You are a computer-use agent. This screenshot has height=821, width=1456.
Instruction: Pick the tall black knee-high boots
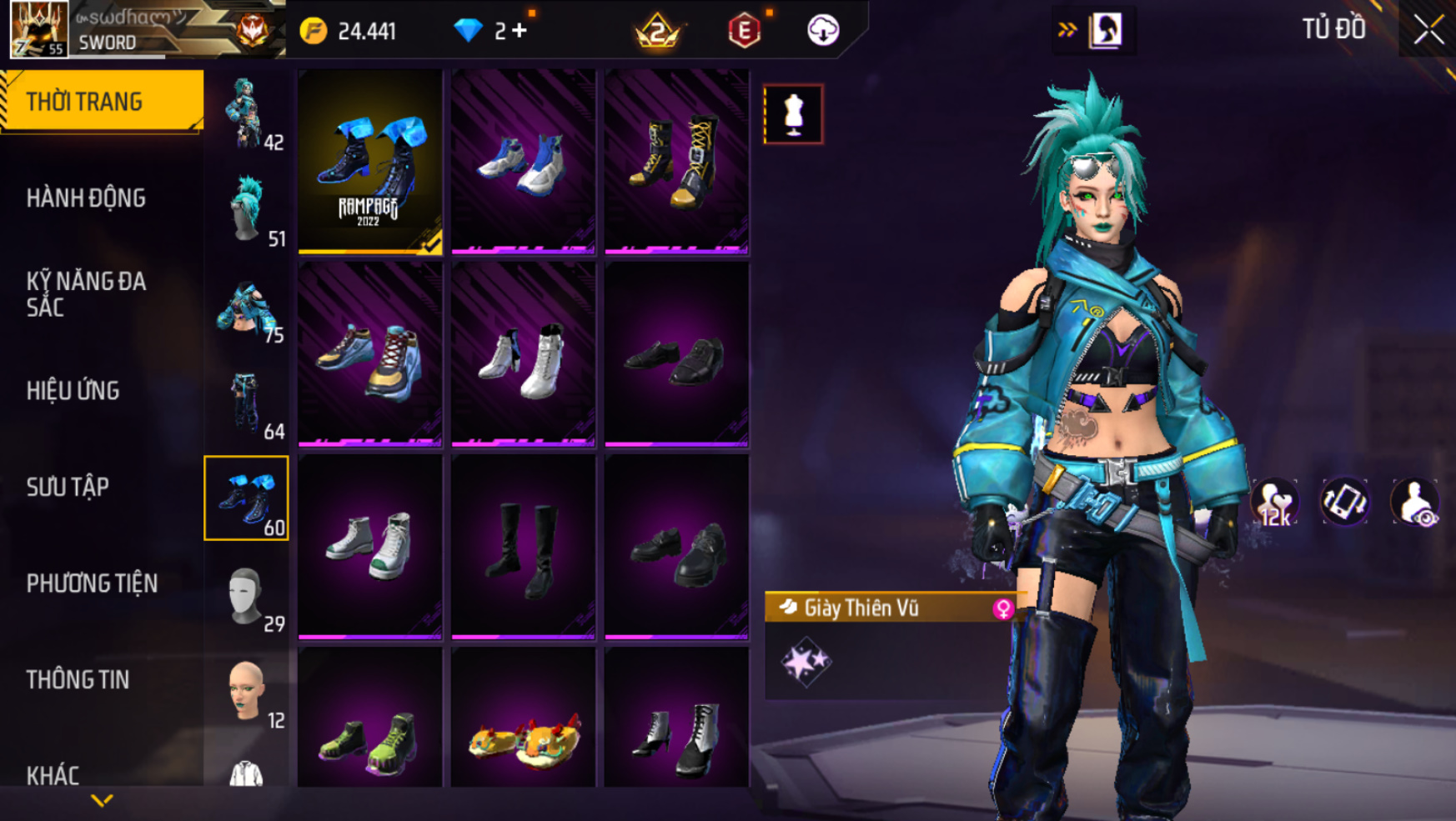click(523, 546)
